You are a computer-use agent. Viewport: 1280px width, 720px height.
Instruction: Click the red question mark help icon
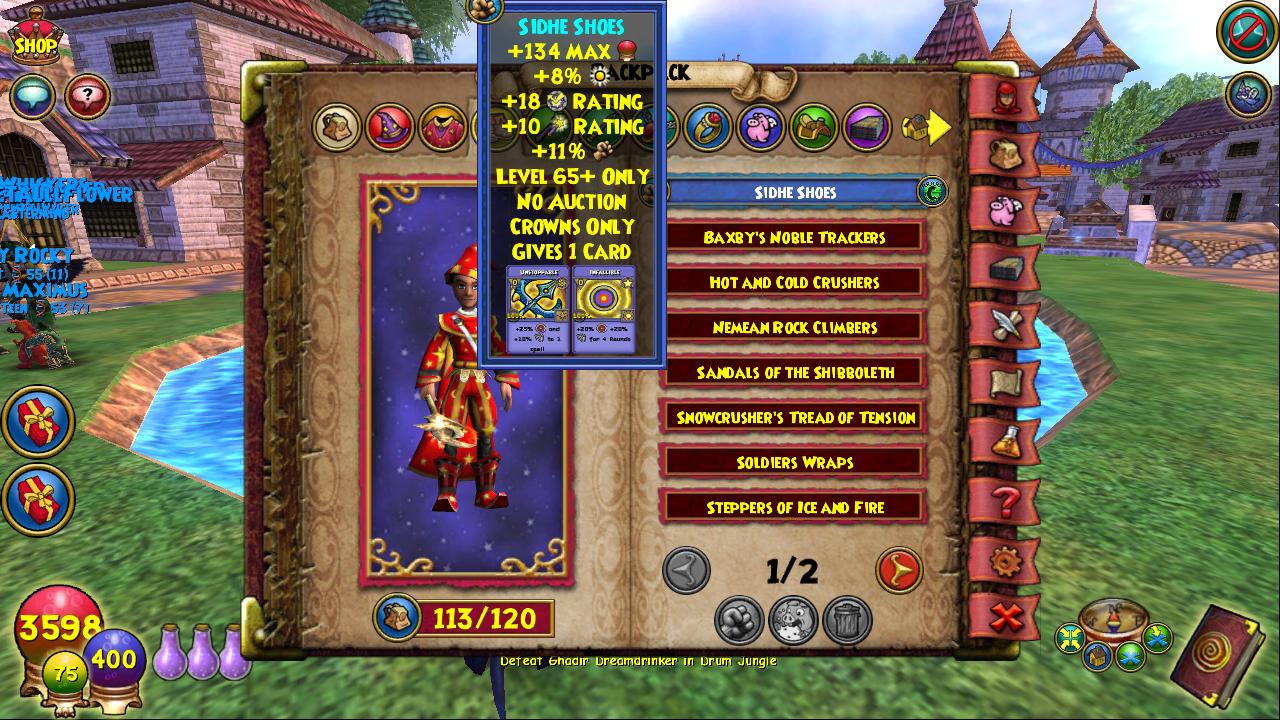(x=88, y=97)
